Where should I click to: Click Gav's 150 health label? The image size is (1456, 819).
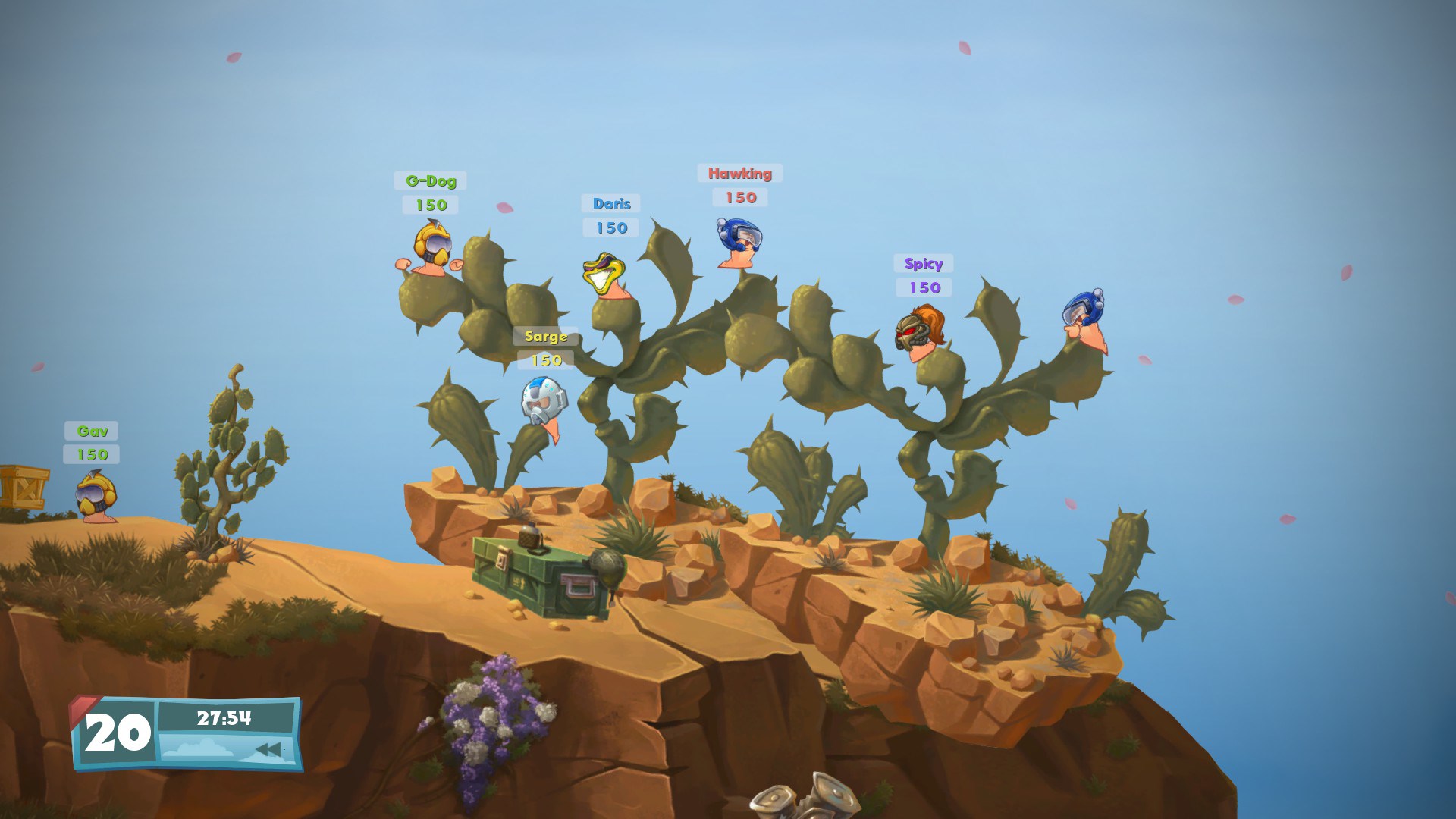[93, 456]
